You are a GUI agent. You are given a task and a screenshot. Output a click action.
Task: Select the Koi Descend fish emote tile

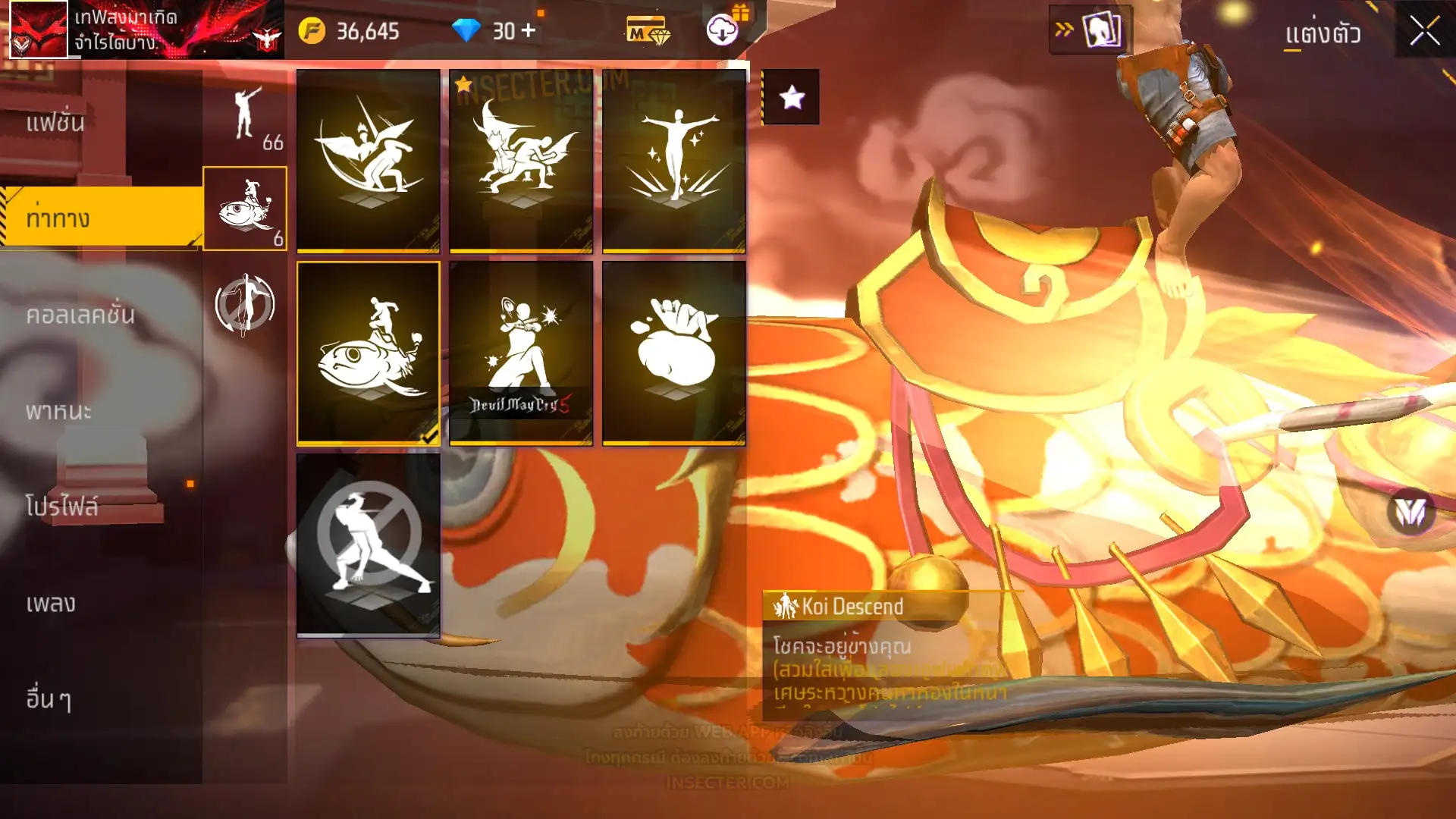coord(369,353)
